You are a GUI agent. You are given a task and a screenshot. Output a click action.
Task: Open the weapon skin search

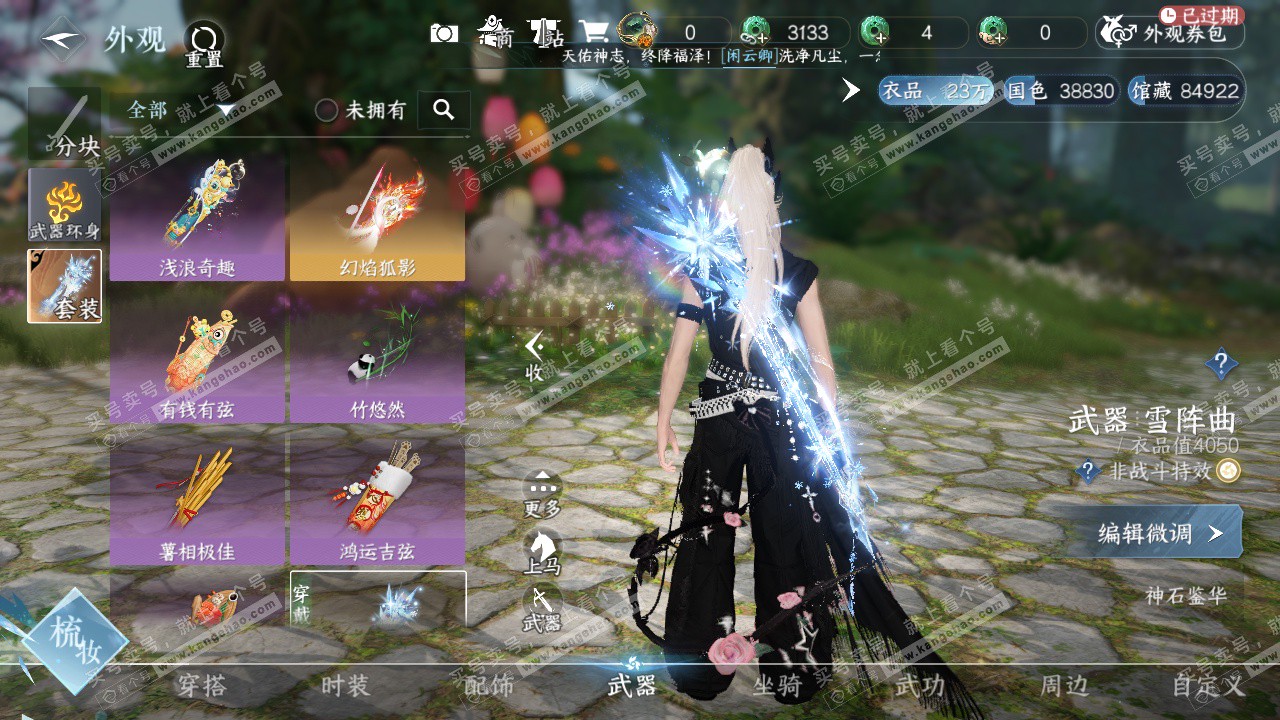[444, 110]
